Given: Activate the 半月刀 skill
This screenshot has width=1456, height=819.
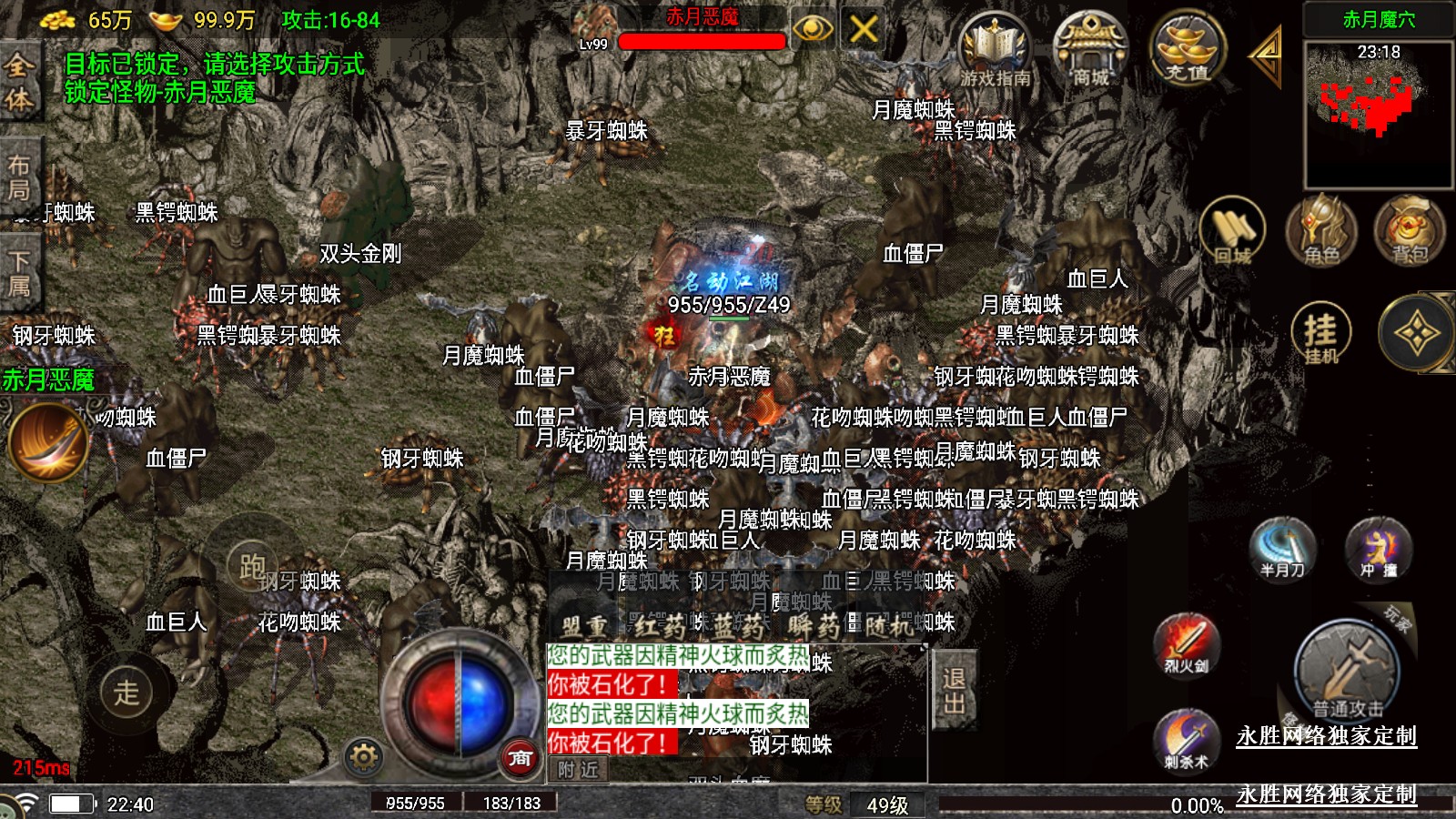Looking at the screenshot, I should pos(1283,548).
